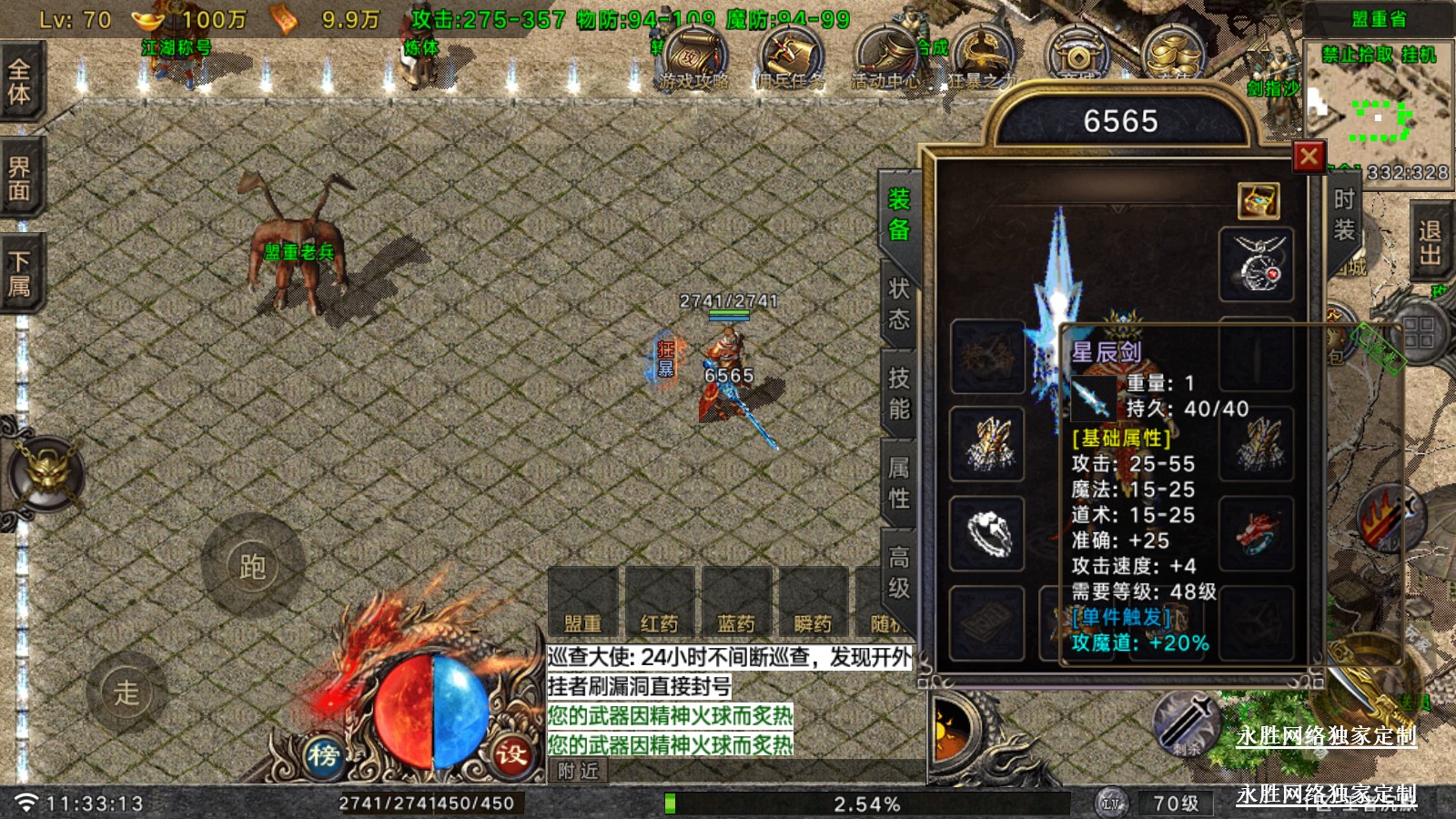Use the 红药 red potion slot

[660, 601]
